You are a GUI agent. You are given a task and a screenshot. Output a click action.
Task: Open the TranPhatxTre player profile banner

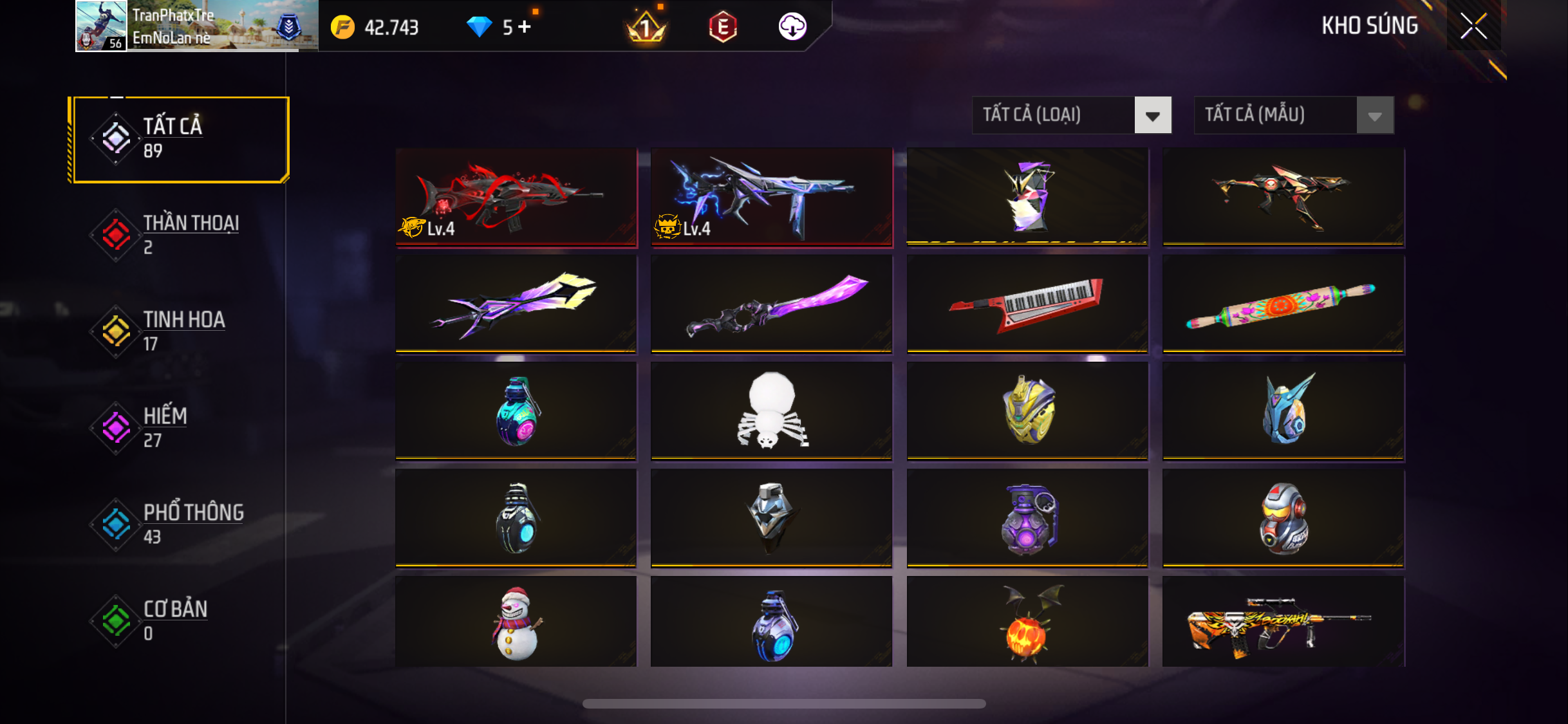pos(196,26)
